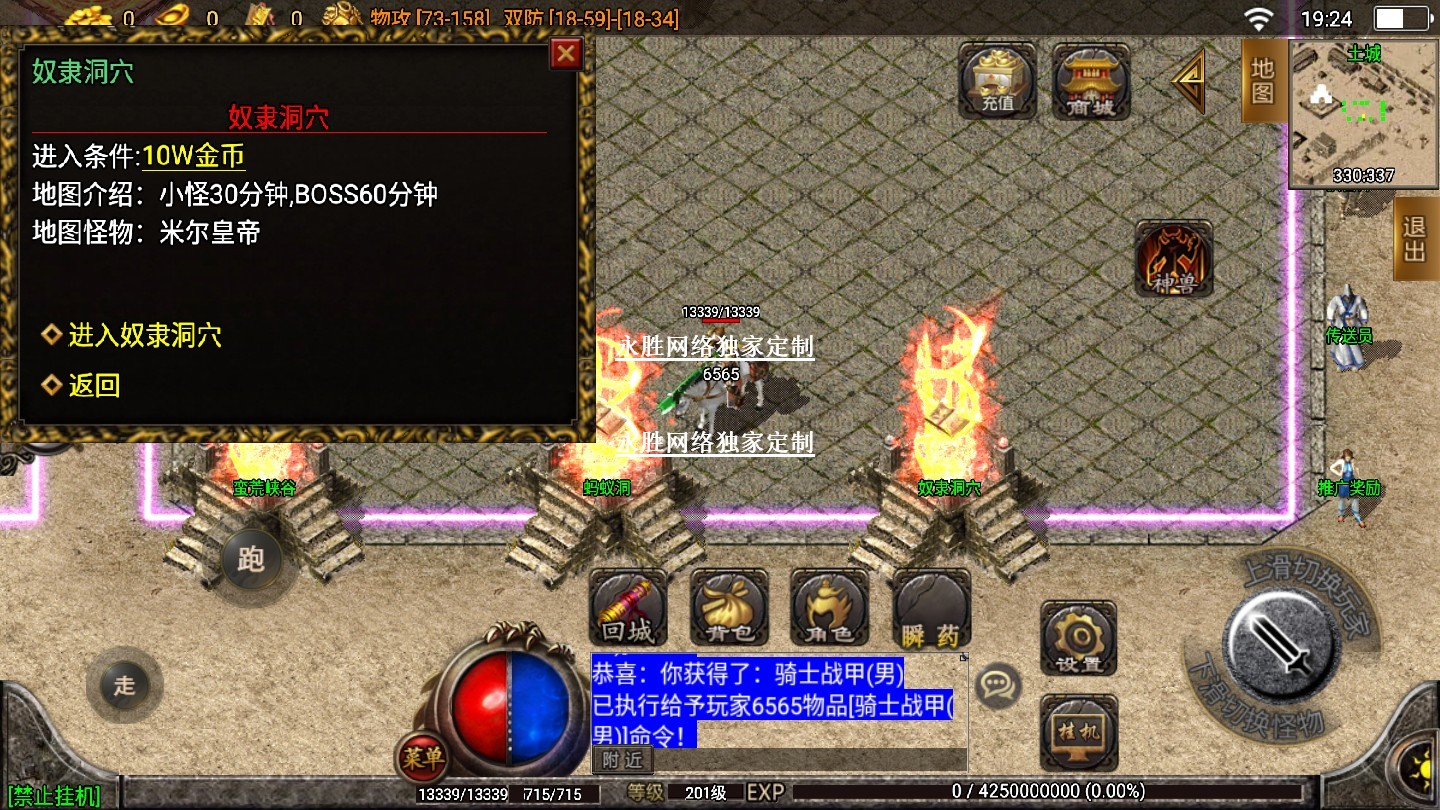Viewport: 1440px width, 810px height.
Task: Open the 地图 map tab
Action: [1263, 82]
